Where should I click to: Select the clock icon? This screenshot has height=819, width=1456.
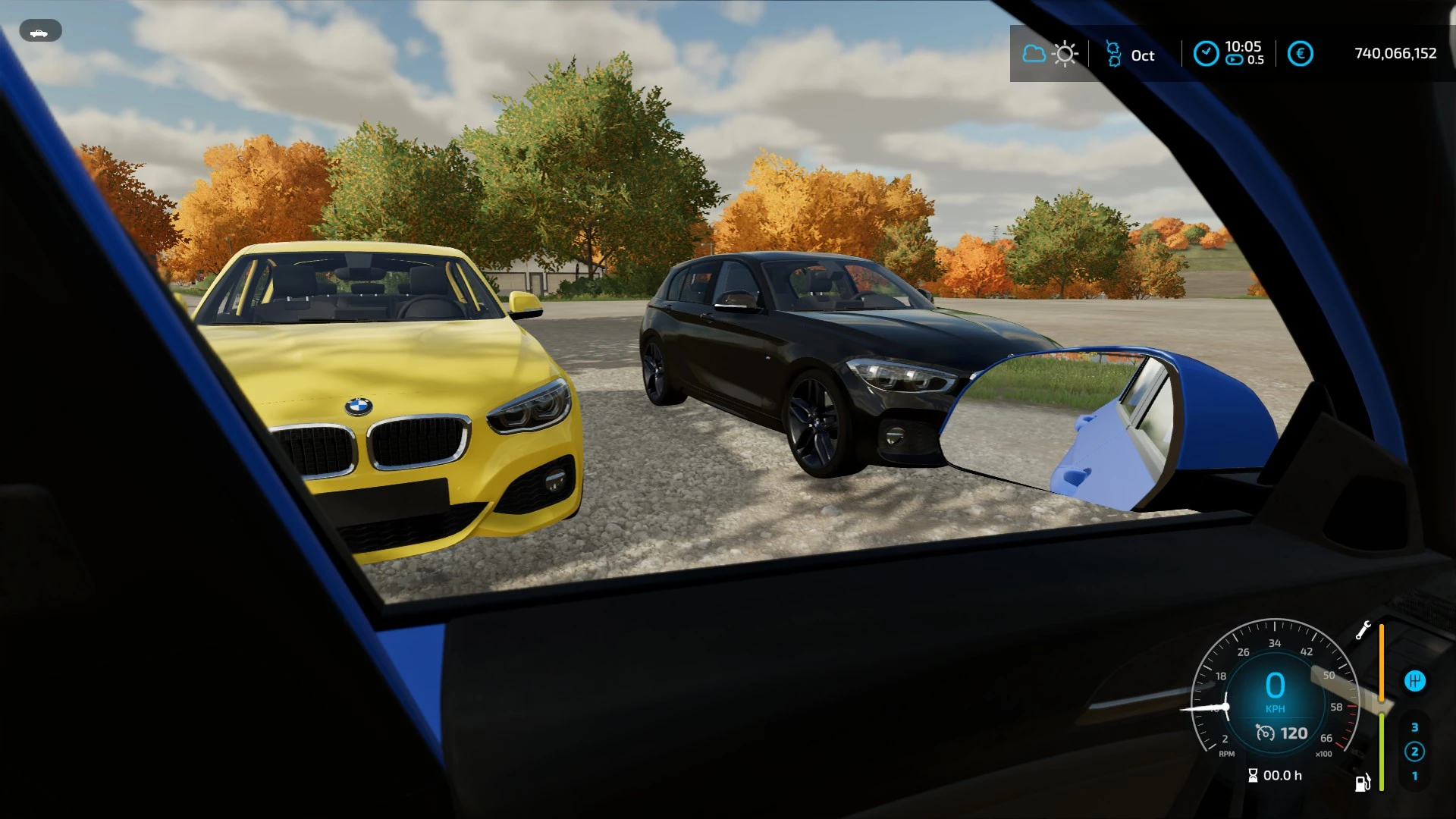point(1206,53)
